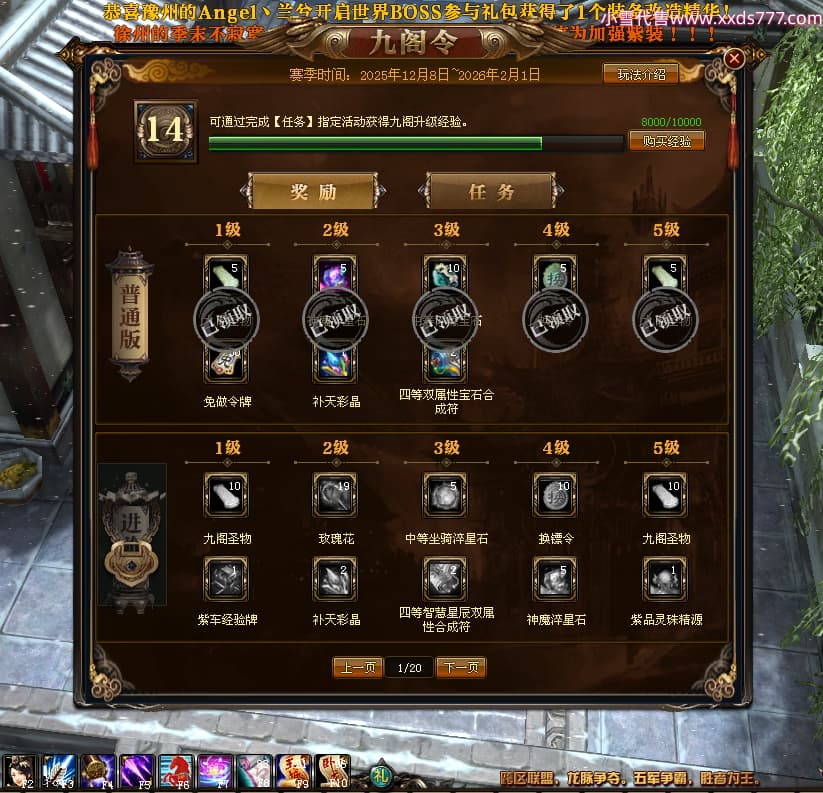The image size is (823, 793).
Task: Select the 换镖令 reward icon
Action: click(556, 495)
